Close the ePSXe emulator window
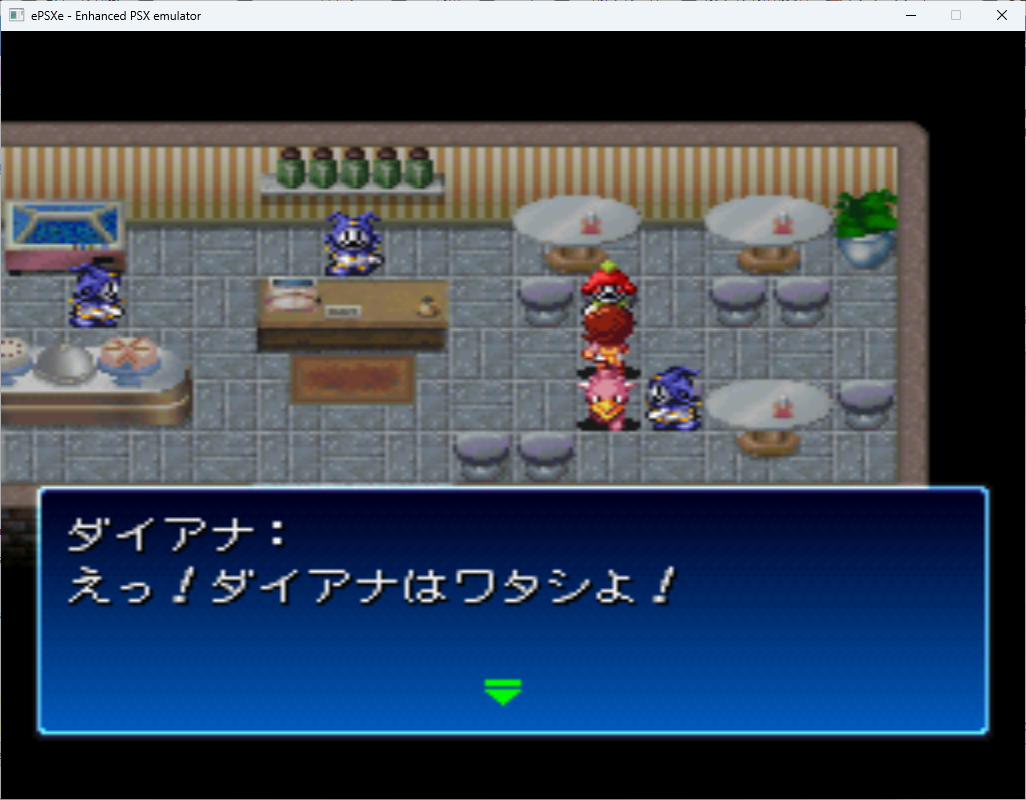The width and height of the screenshot is (1026, 800). [x=1002, y=15]
